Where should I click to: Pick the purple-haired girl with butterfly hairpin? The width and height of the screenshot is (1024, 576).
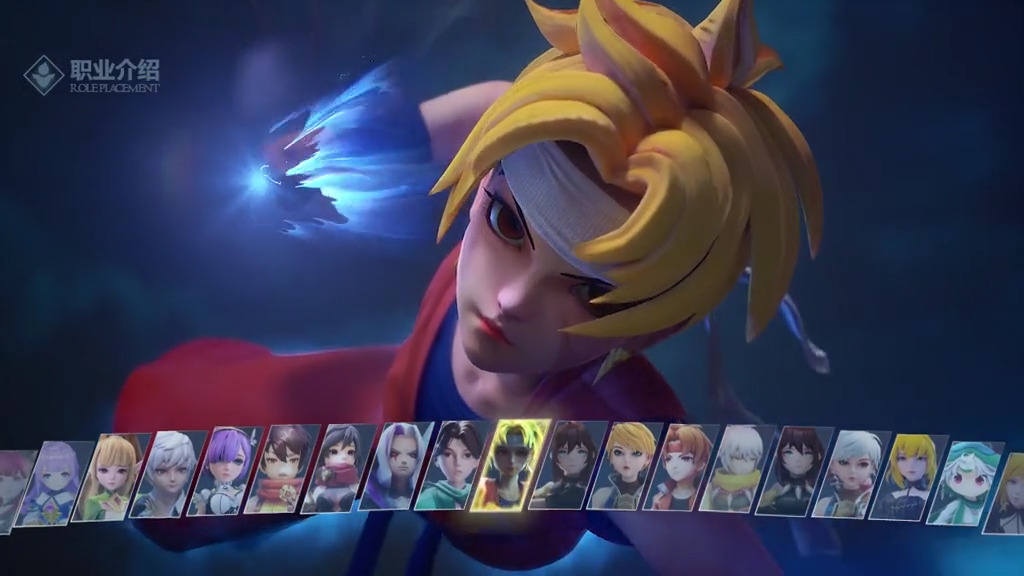click(225, 472)
